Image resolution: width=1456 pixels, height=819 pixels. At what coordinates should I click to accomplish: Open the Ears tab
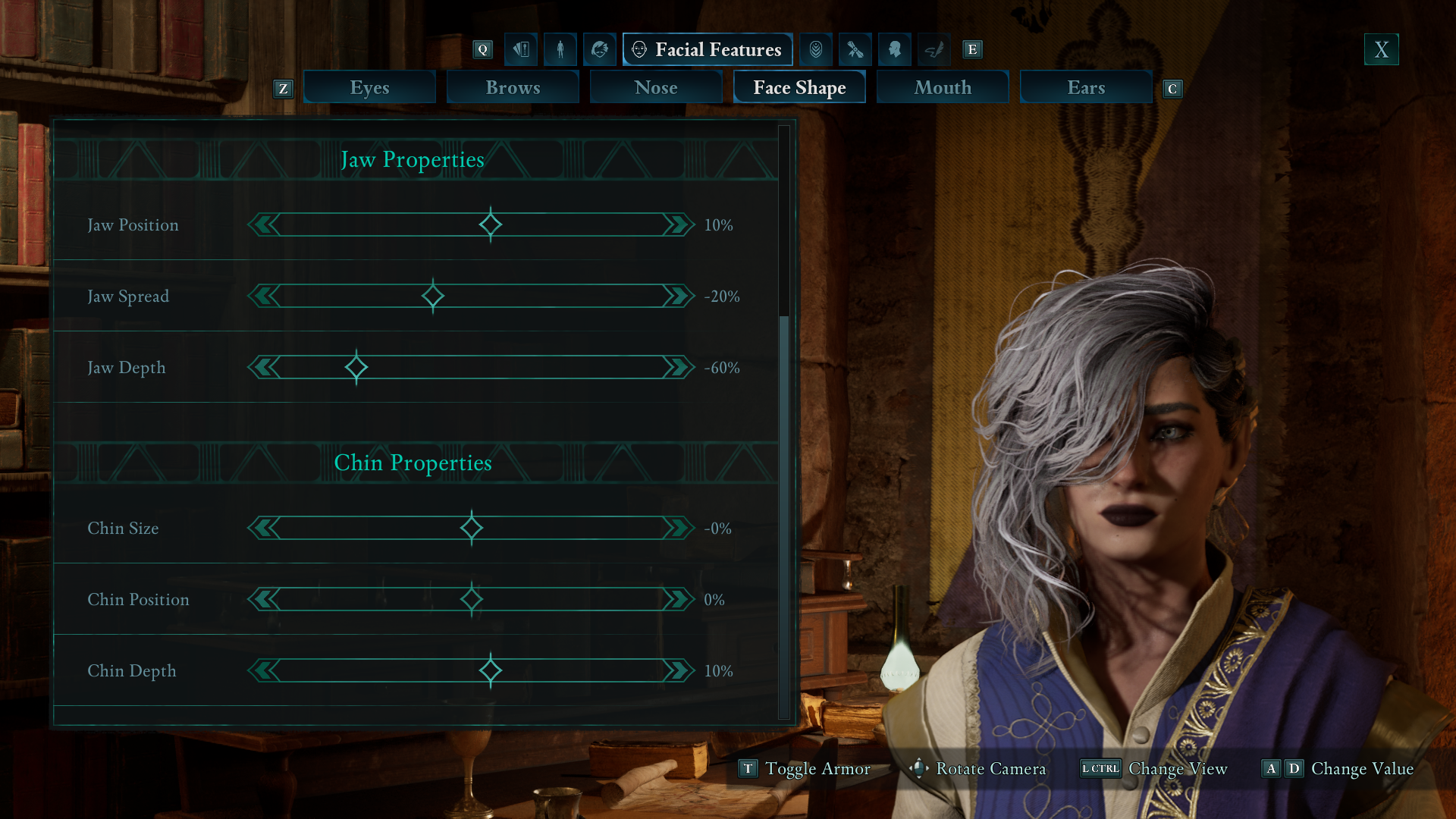pyautogui.click(x=1086, y=87)
